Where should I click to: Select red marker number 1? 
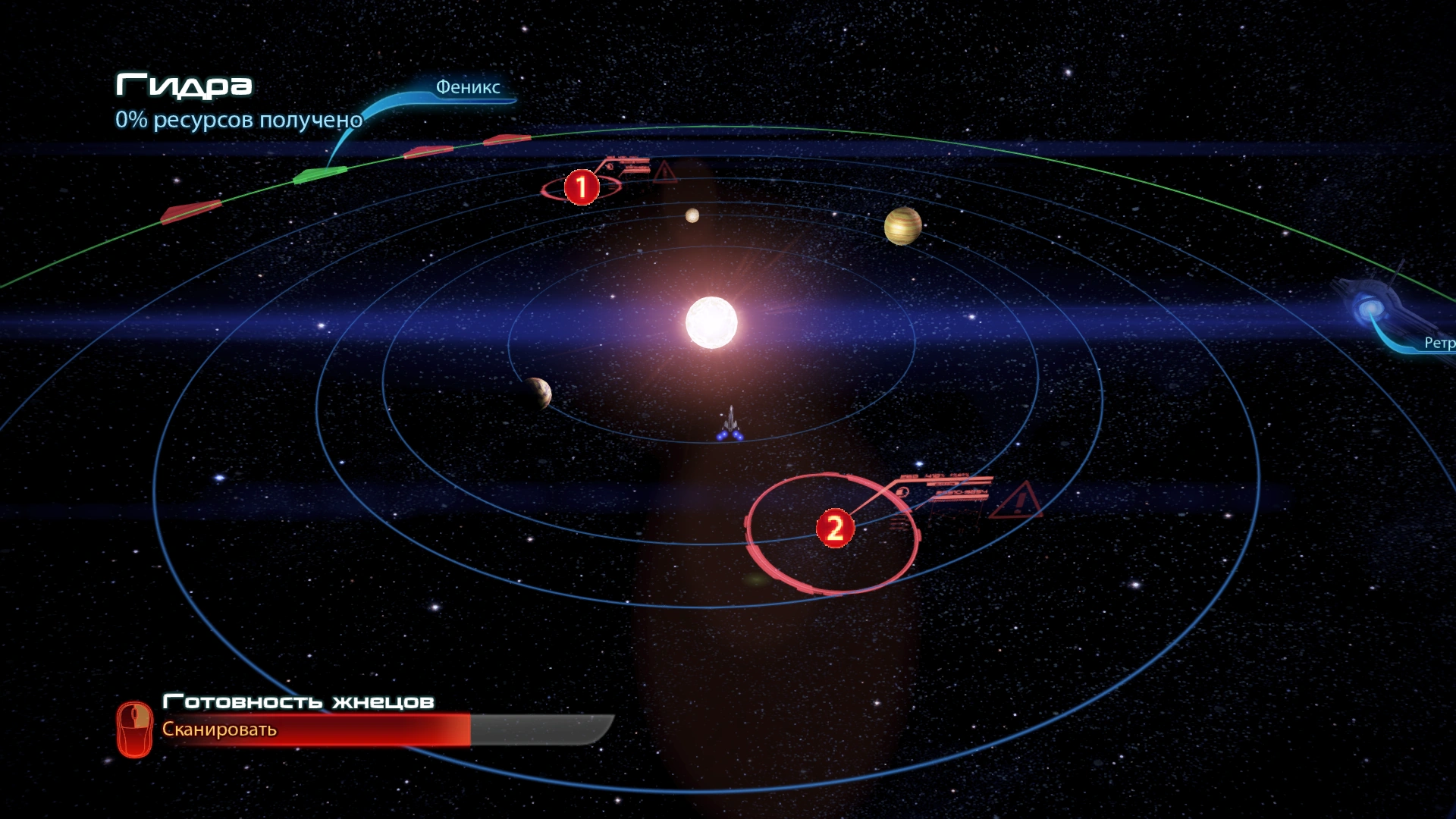point(582,187)
